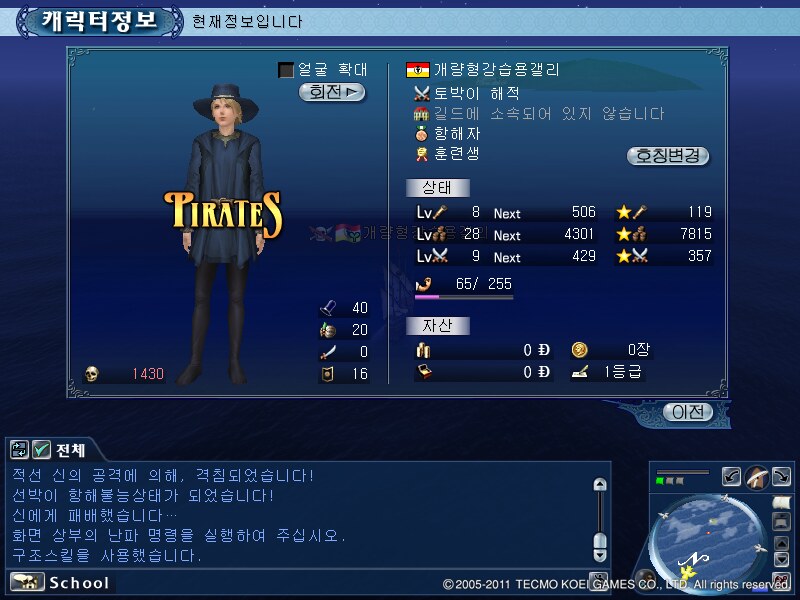Turn ship right with curved arrow

point(781,477)
